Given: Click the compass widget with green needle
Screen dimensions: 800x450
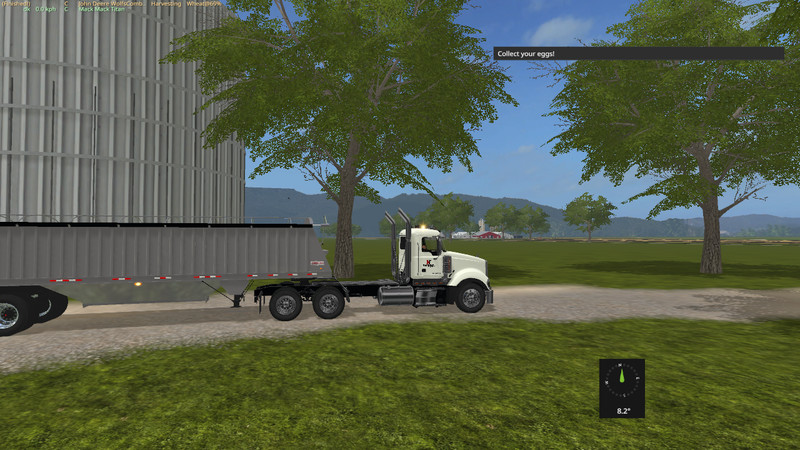Looking at the screenshot, I should pyautogui.click(x=622, y=387).
